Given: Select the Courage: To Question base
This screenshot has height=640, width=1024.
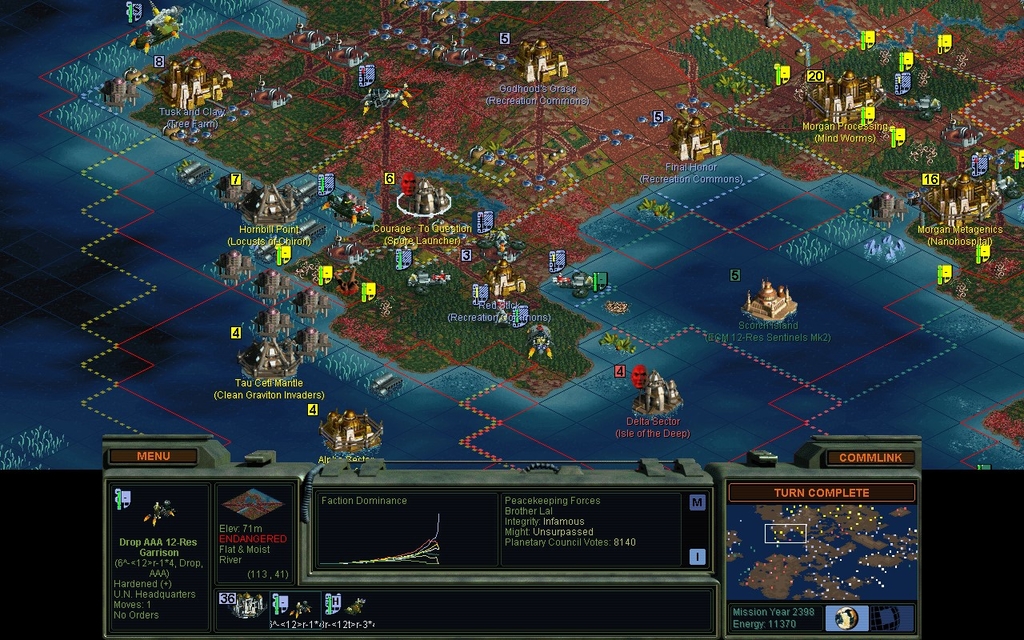Looking at the screenshot, I should tap(424, 197).
